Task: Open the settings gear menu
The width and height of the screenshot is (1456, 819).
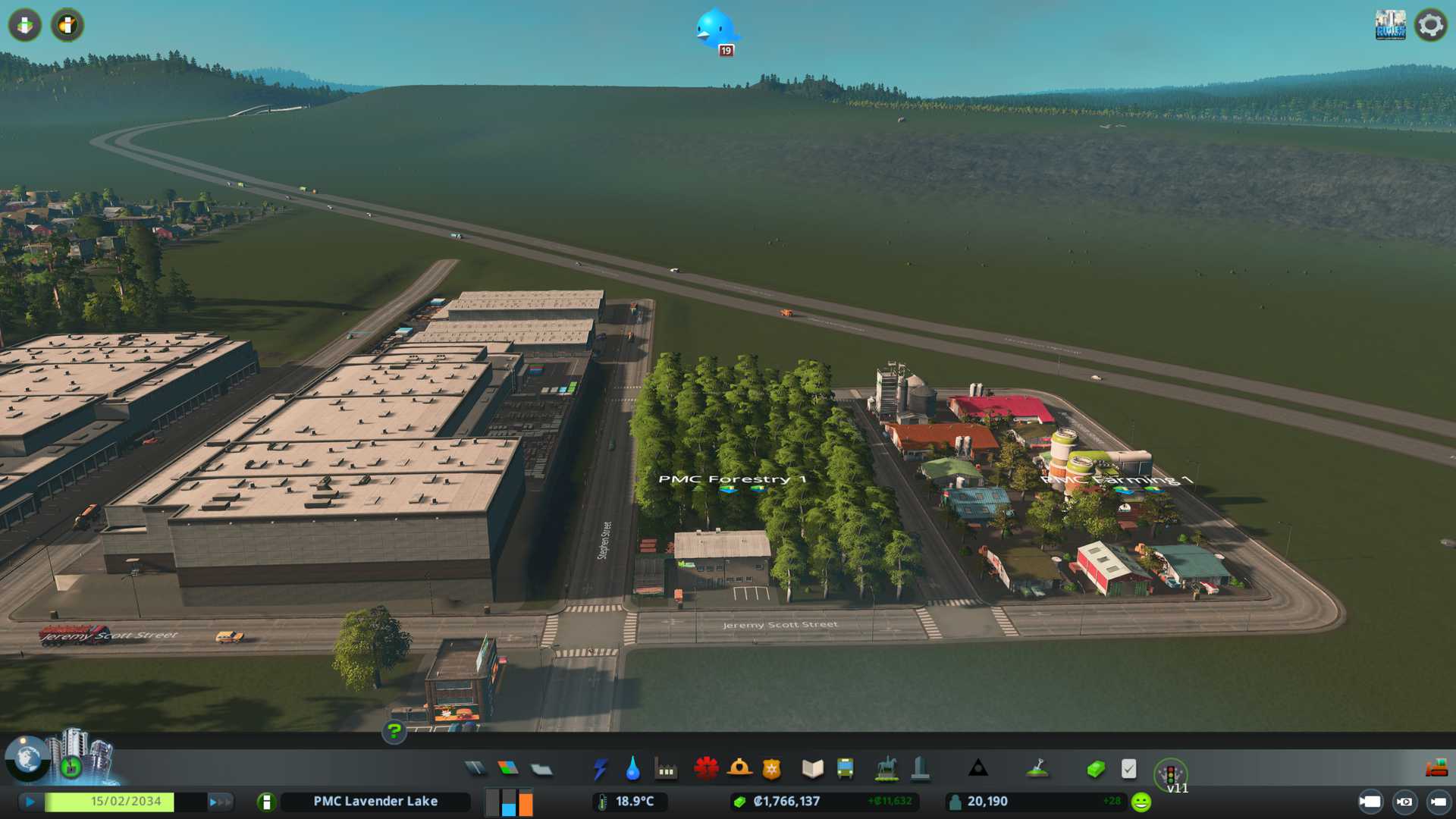Action: [1430, 26]
